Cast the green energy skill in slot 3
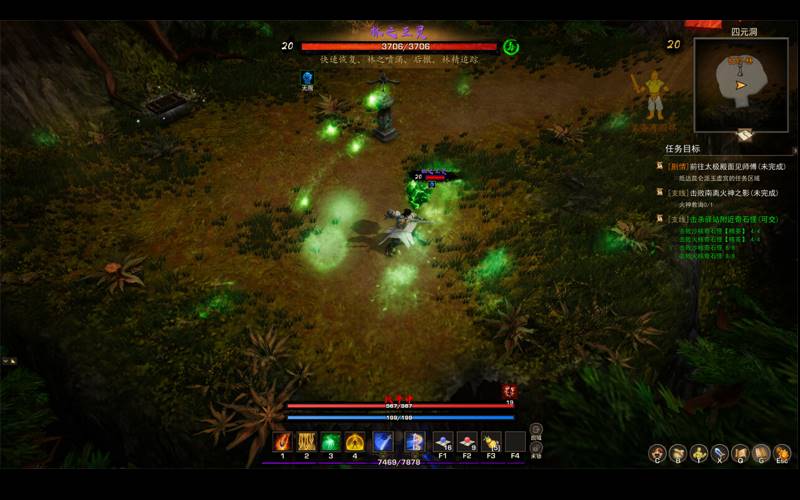 pos(330,441)
